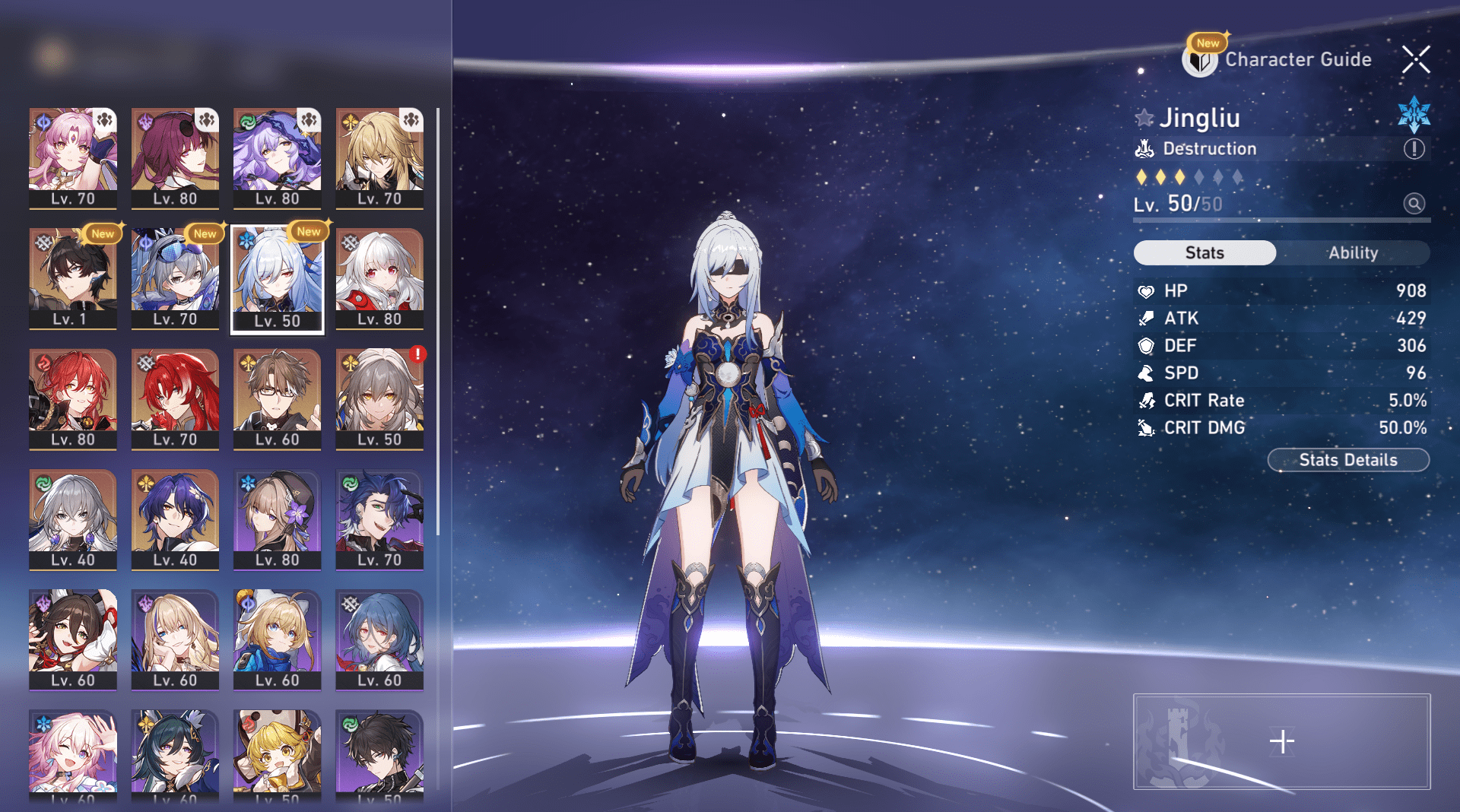Click the SPD stat icon
This screenshot has width=1460, height=812.
(x=1145, y=373)
